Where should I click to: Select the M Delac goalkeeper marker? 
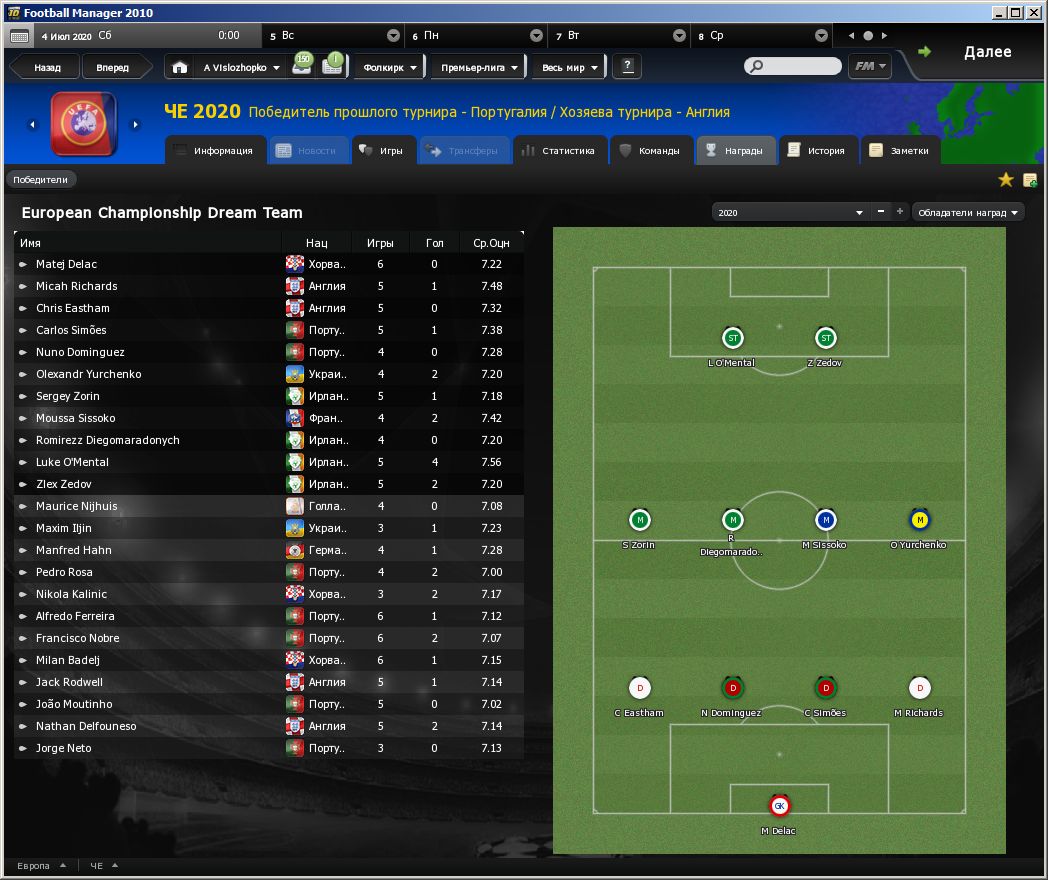point(779,807)
